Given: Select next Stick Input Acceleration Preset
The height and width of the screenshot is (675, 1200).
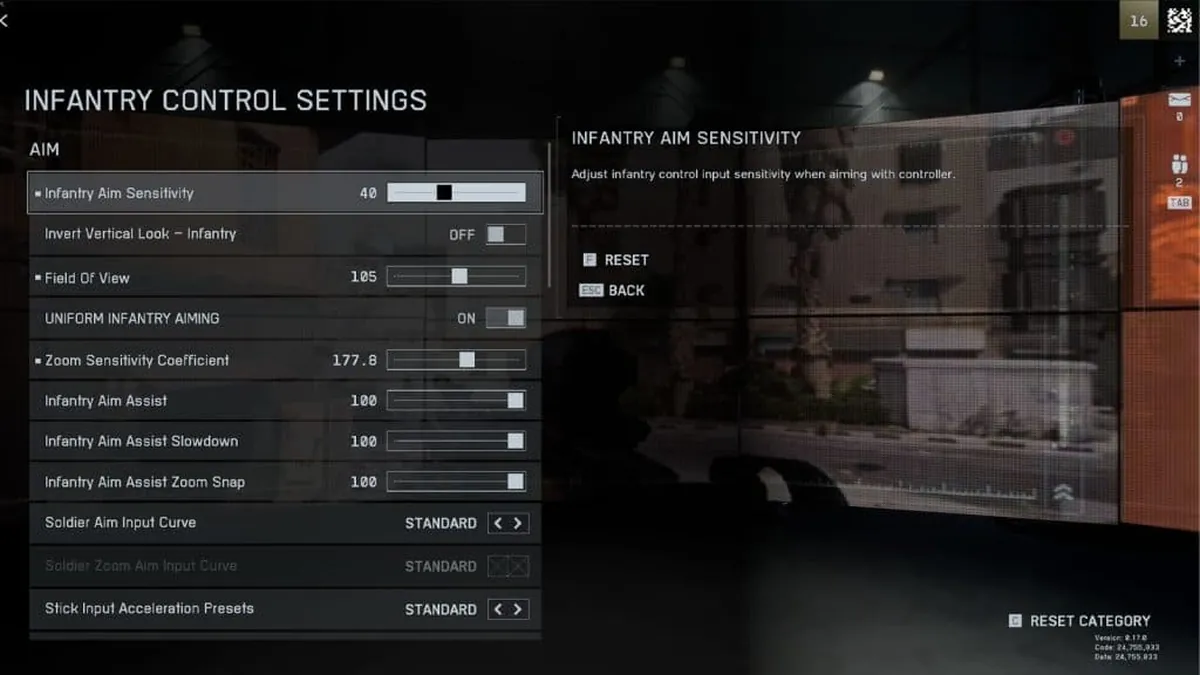Looking at the screenshot, I should click(518, 609).
